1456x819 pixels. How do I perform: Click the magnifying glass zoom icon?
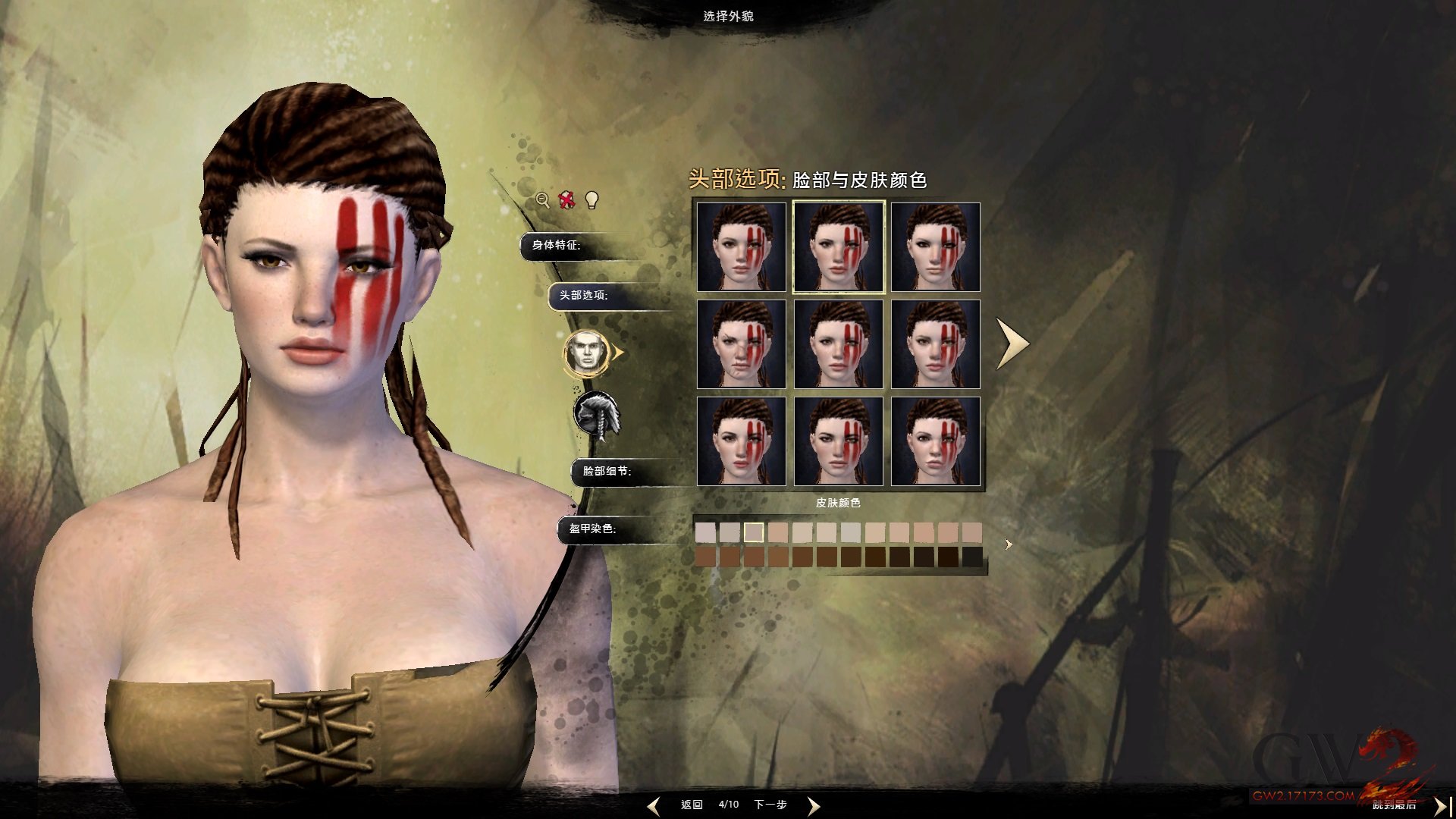coord(543,200)
